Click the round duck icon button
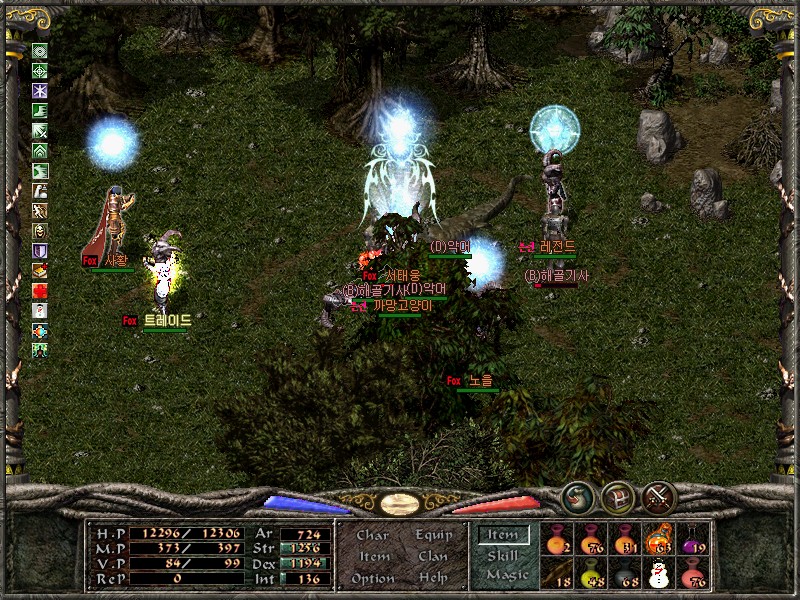 (577, 496)
